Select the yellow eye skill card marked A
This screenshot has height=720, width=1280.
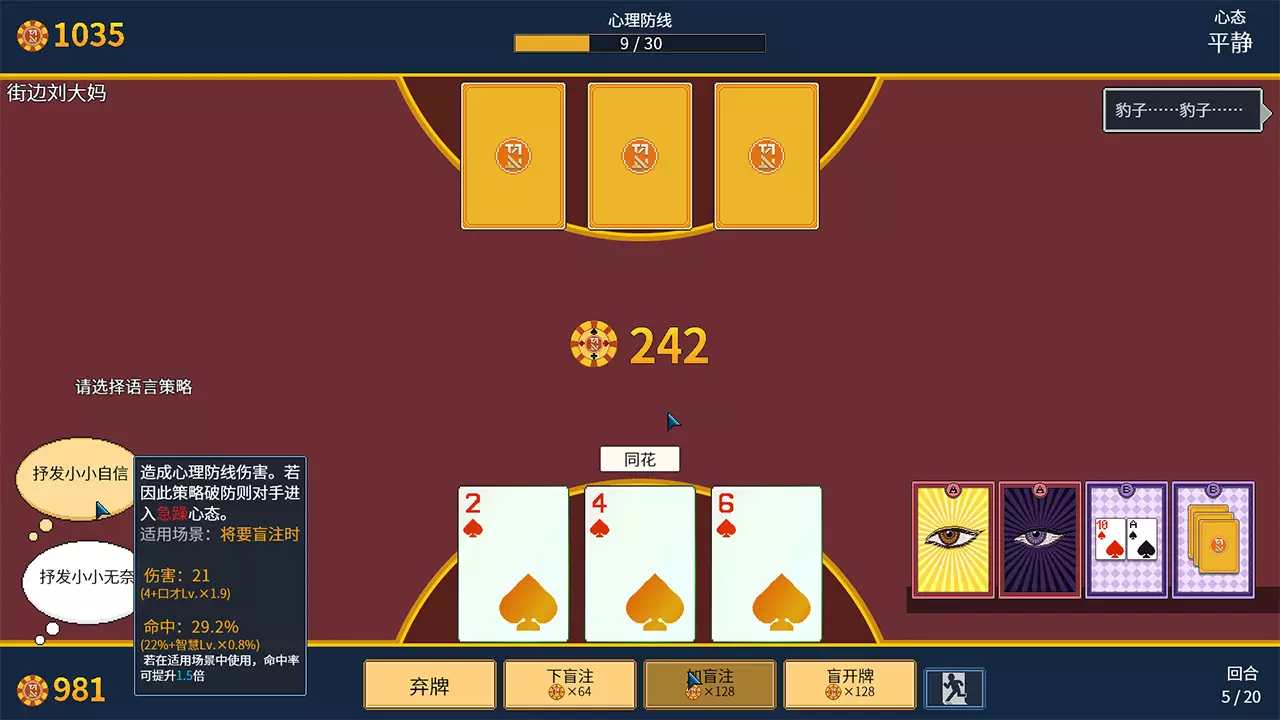[951, 539]
